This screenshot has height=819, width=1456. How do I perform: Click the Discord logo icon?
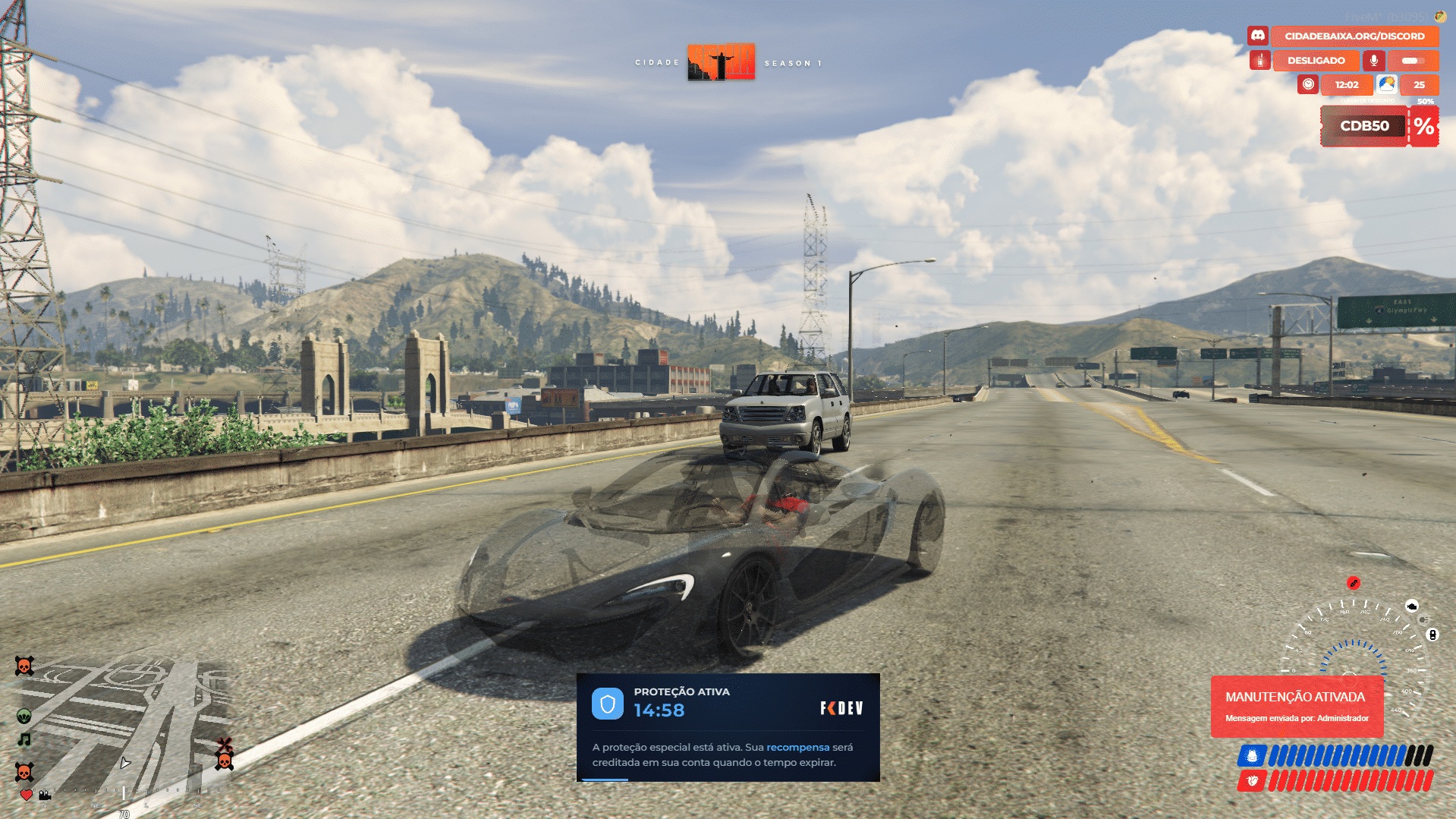[1257, 36]
